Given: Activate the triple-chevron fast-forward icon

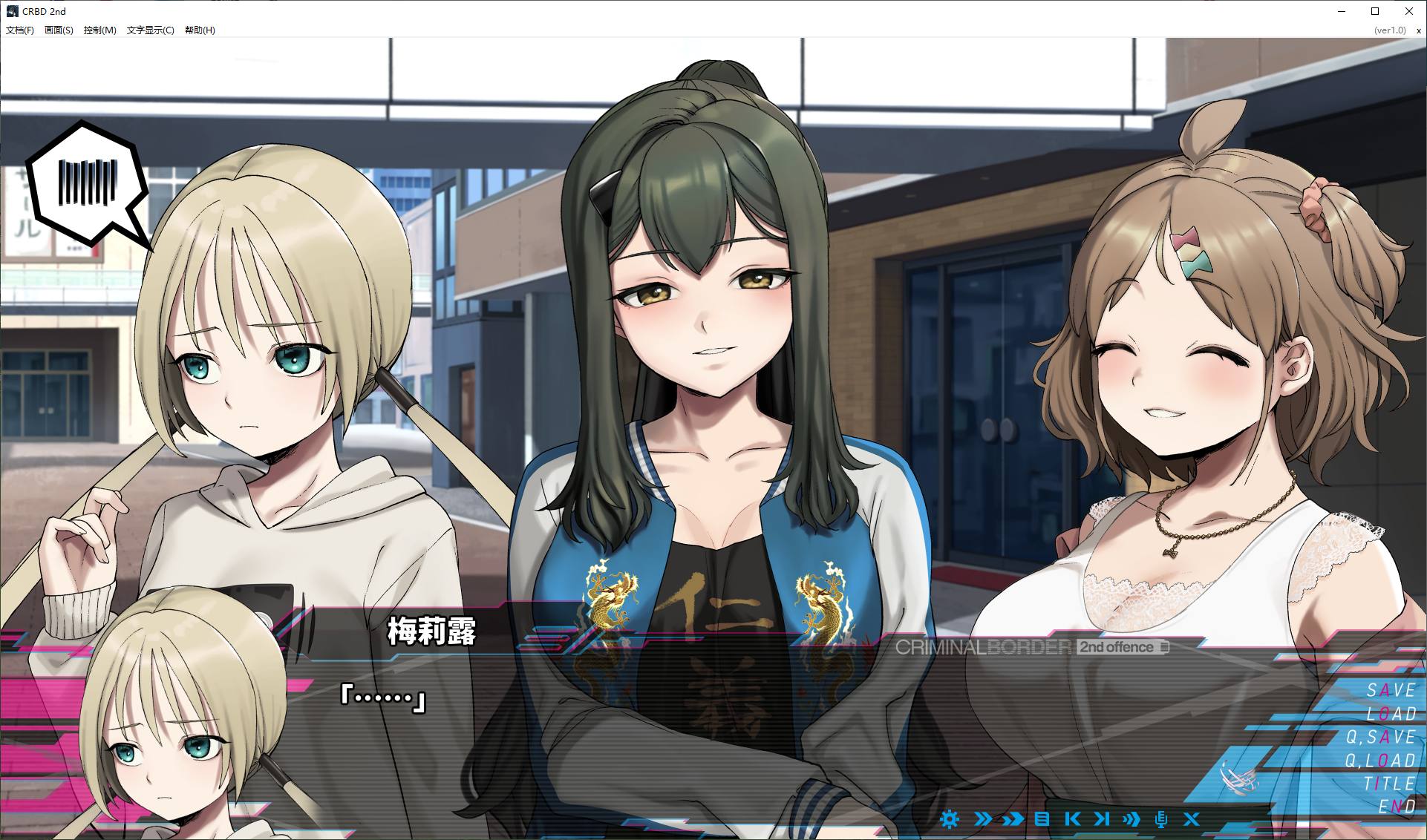Looking at the screenshot, I should [1132, 819].
